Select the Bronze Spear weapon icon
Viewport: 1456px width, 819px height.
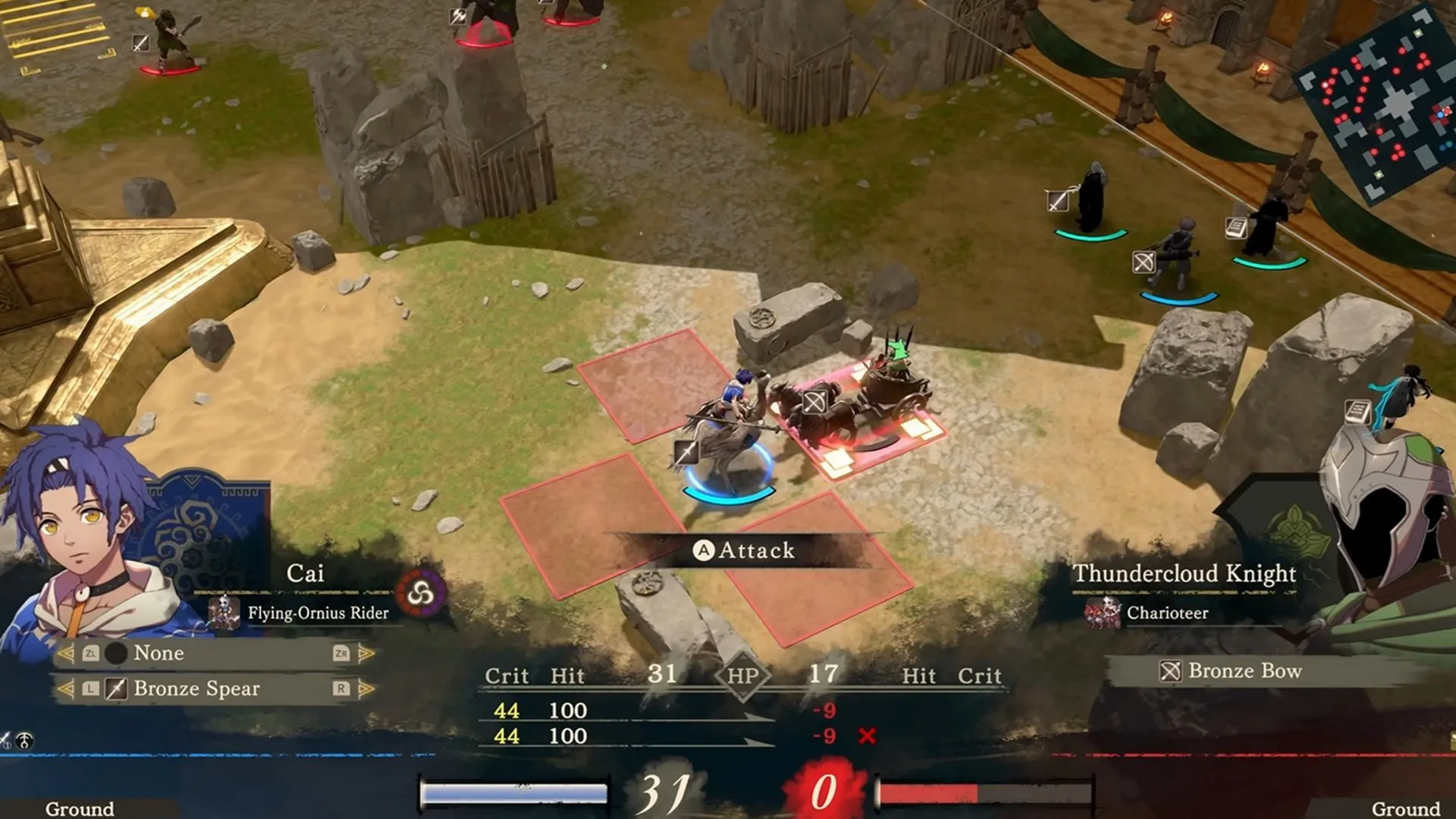[116, 689]
